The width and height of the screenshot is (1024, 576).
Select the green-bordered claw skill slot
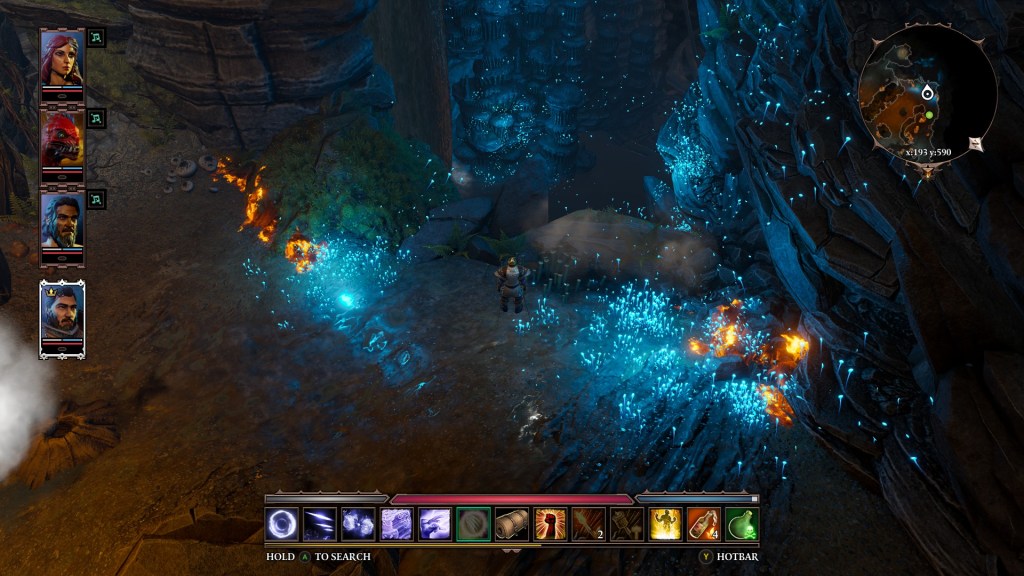pyautogui.click(x=473, y=524)
